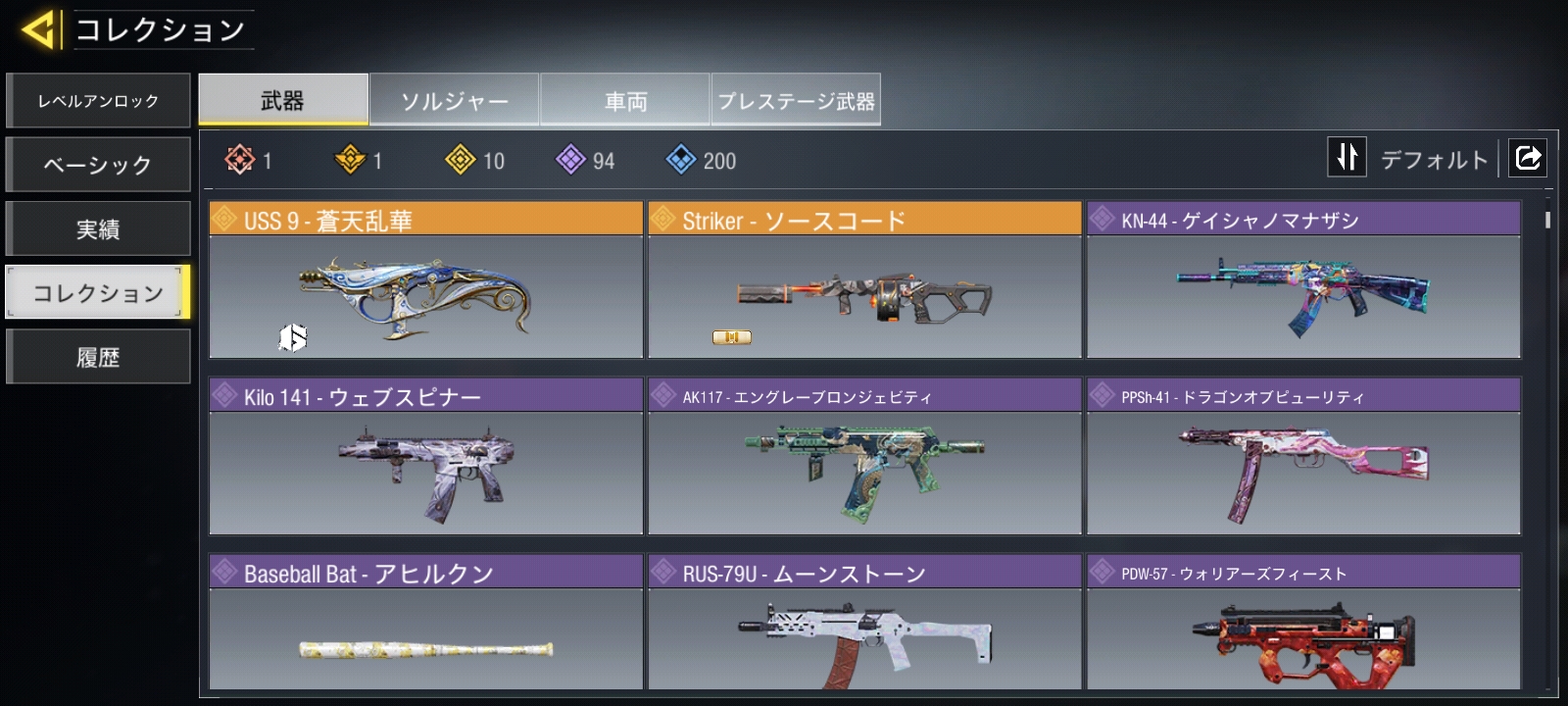Open the AK117 weapon skin card
Viewport: 1568px width, 706px height.
point(864,457)
